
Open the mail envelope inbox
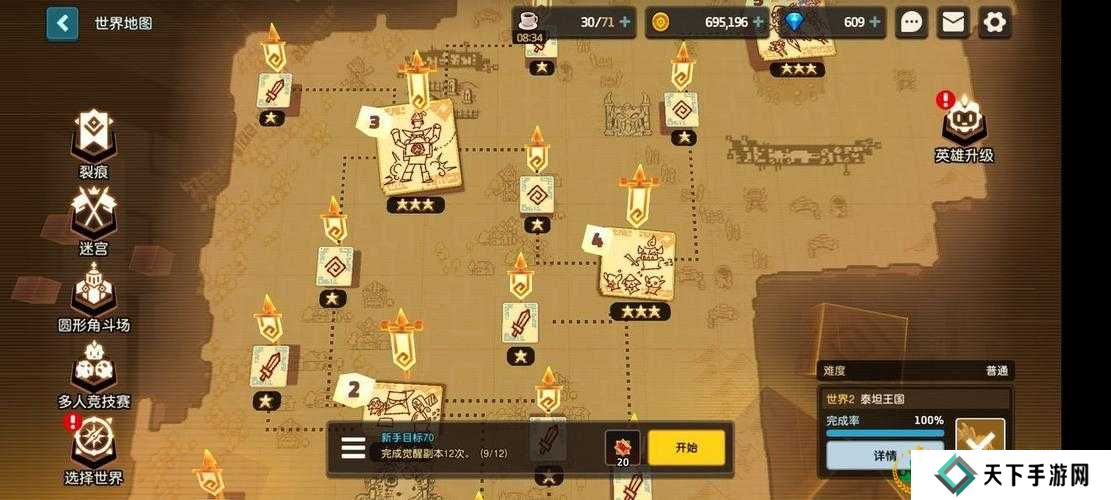tap(953, 23)
